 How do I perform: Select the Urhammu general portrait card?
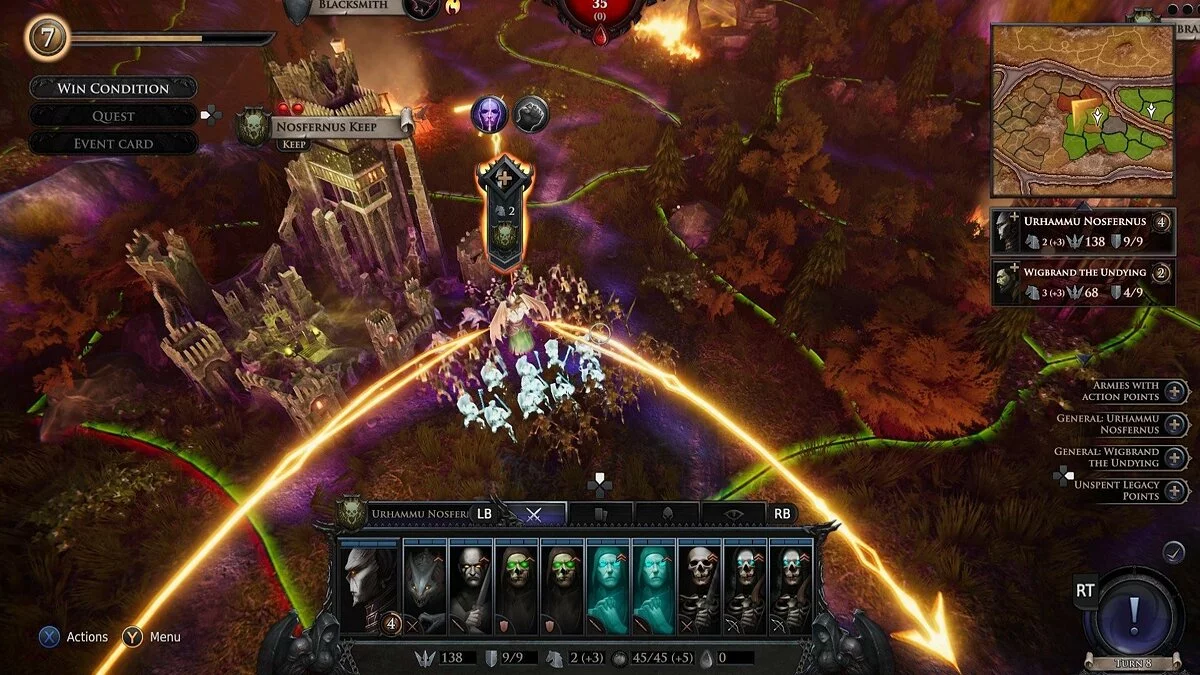[x=369, y=587]
